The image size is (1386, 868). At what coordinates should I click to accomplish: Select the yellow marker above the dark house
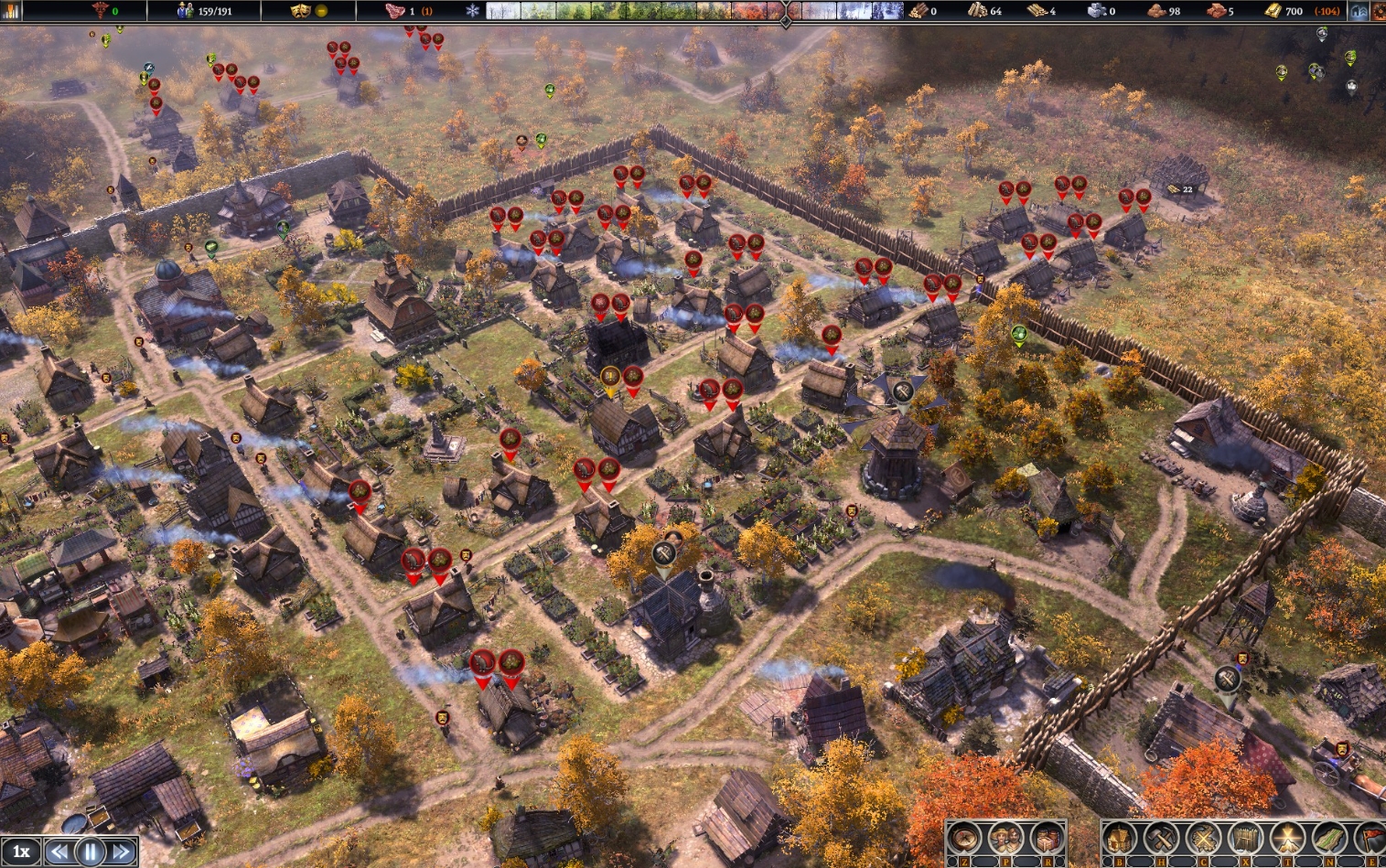(610, 378)
